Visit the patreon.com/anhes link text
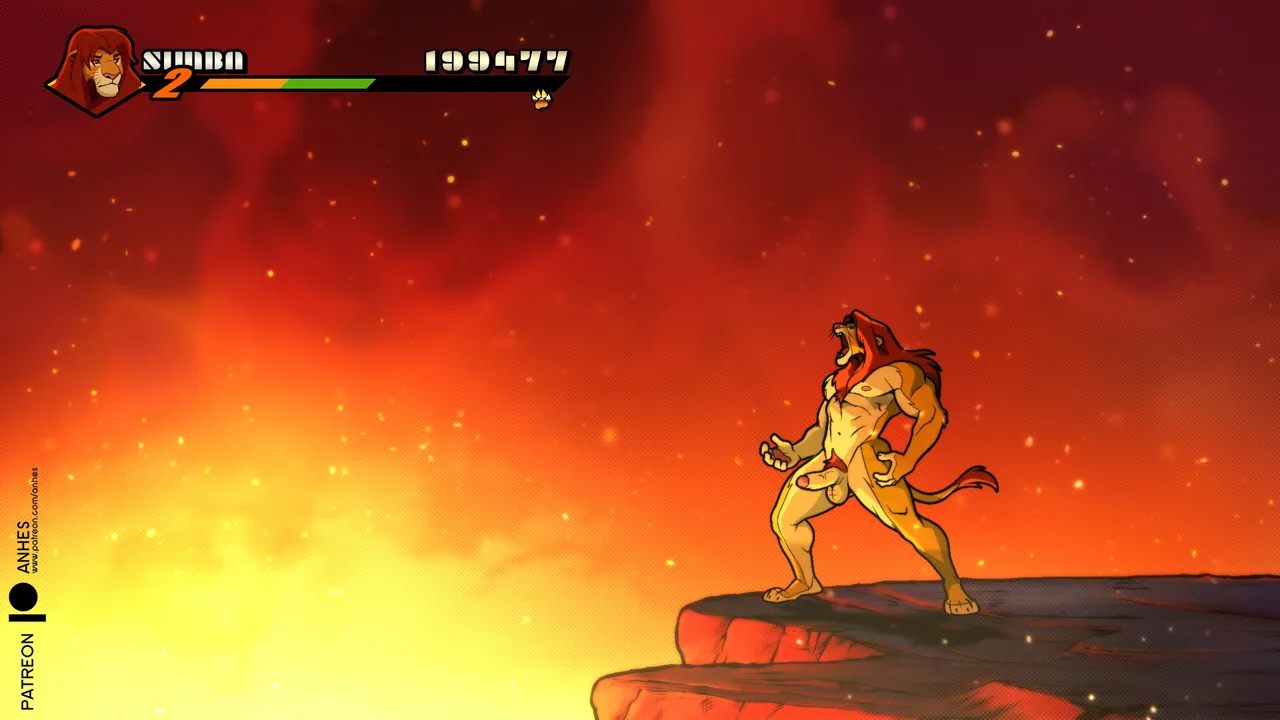Viewport: 1280px width, 720px height. (x=35, y=520)
